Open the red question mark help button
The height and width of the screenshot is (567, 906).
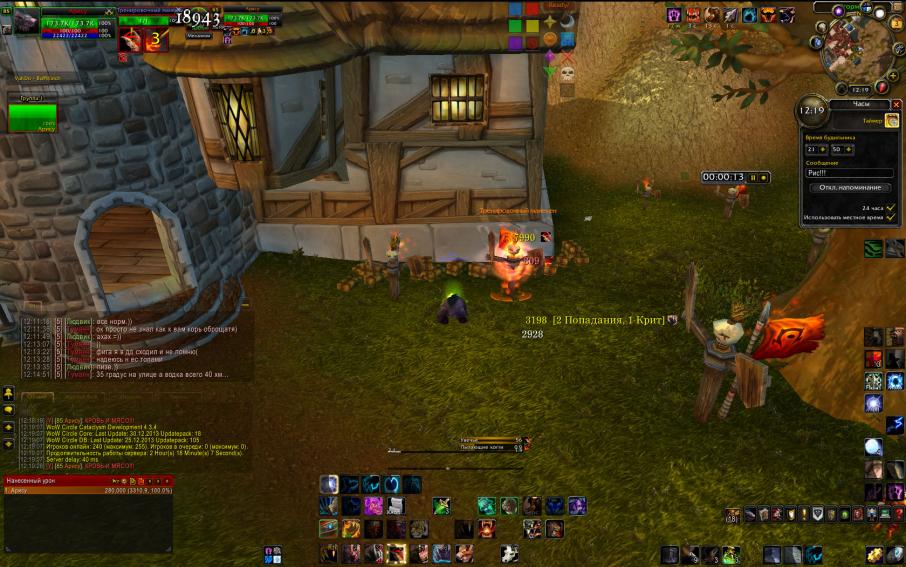884,88
